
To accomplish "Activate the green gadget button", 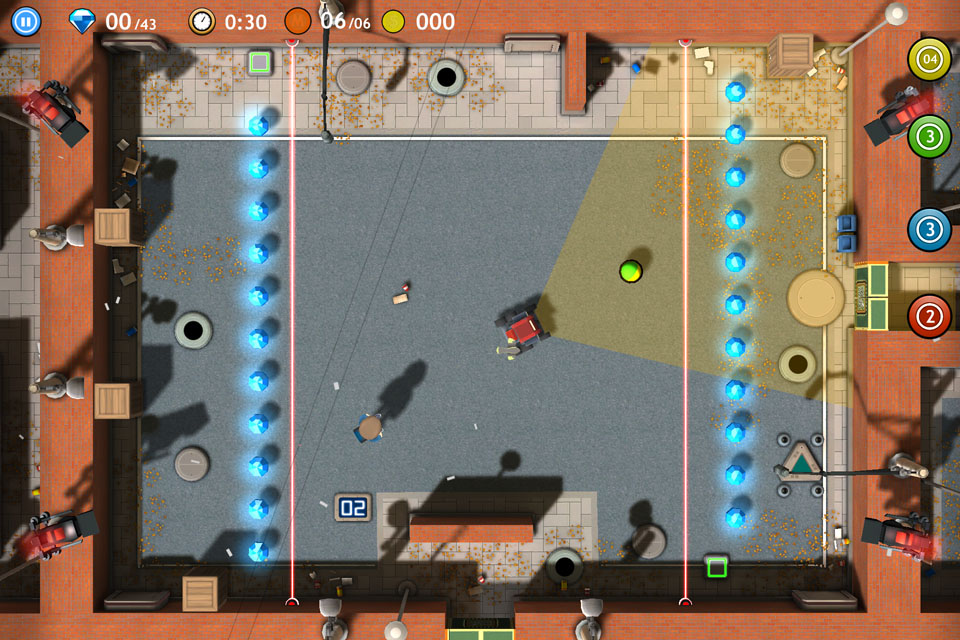I will click(x=929, y=136).
